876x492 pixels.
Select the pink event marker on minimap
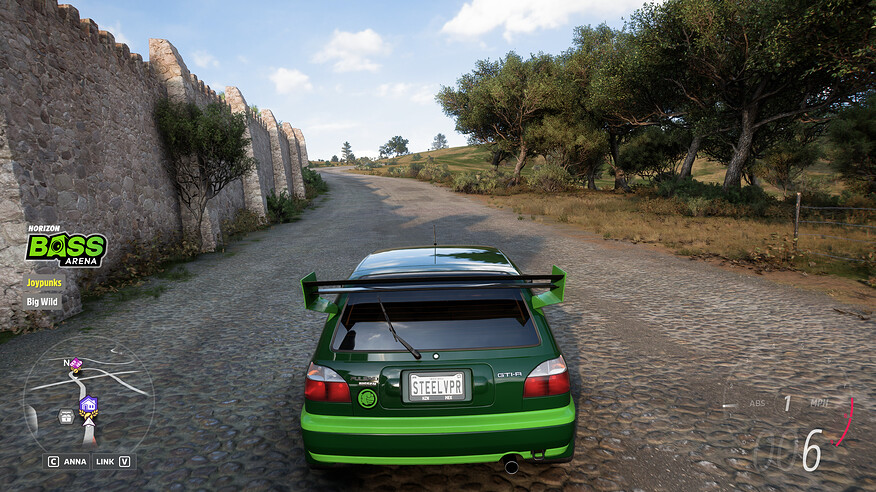coord(76,364)
